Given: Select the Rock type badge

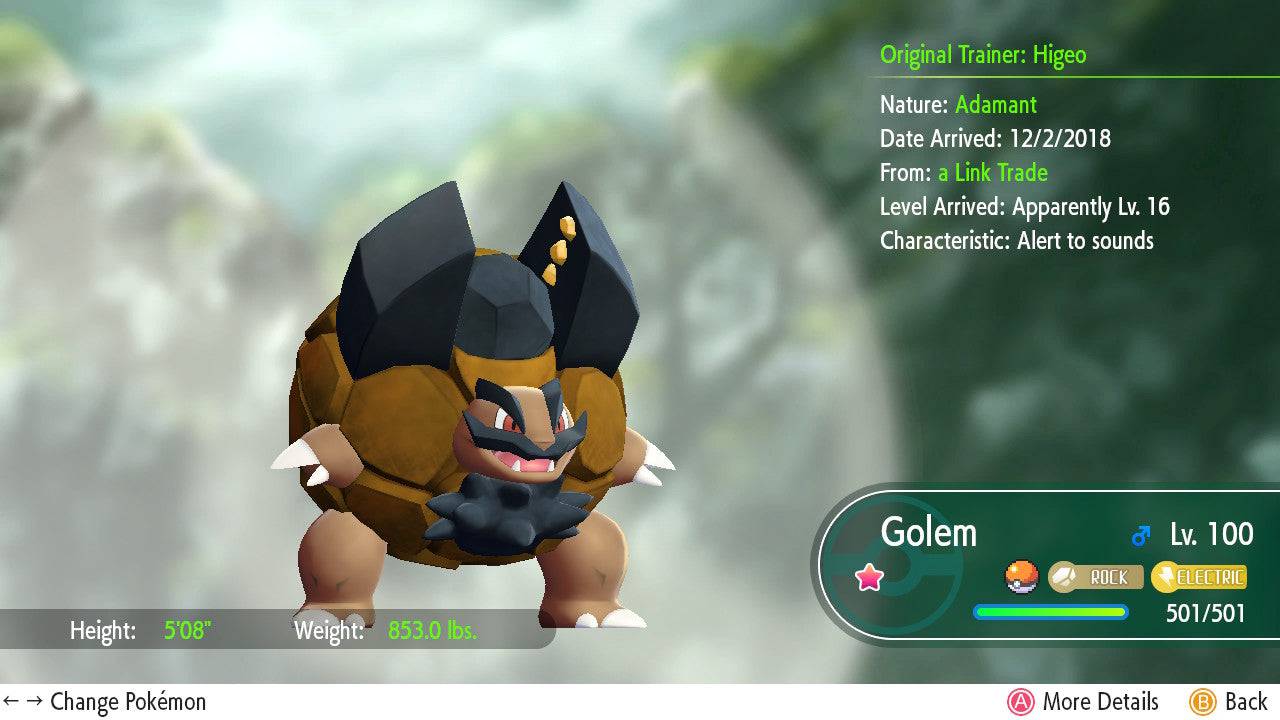Looking at the screenshot, I should click(x=1095, y=577).
